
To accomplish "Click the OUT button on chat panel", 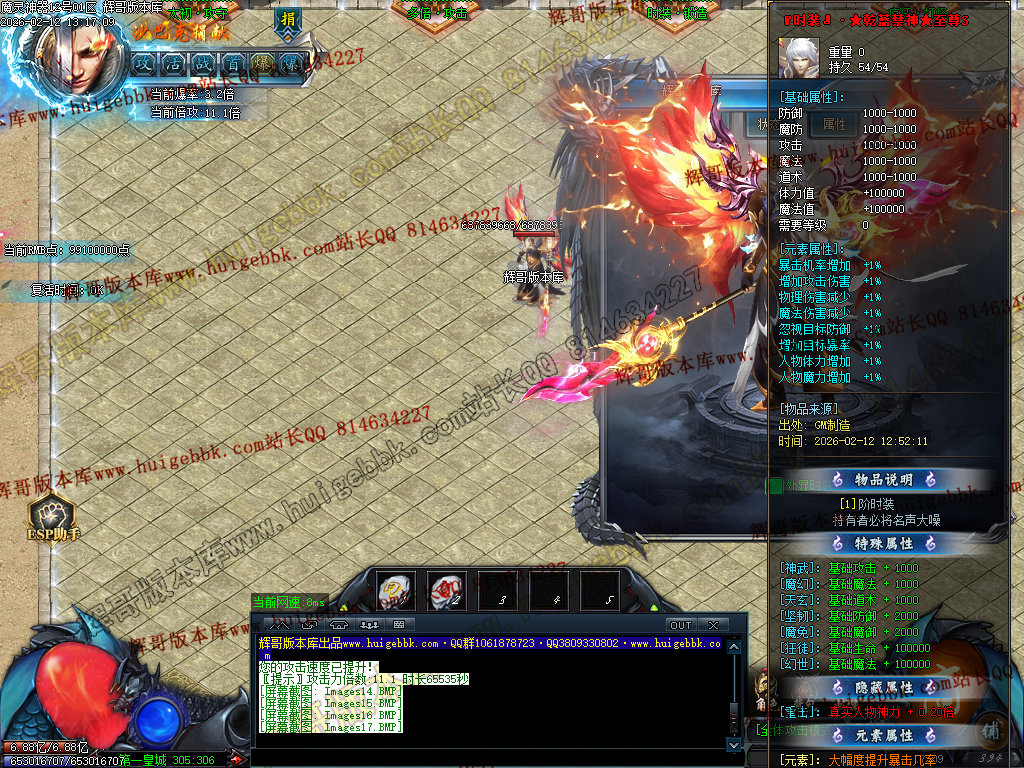I will pos(680,625).
